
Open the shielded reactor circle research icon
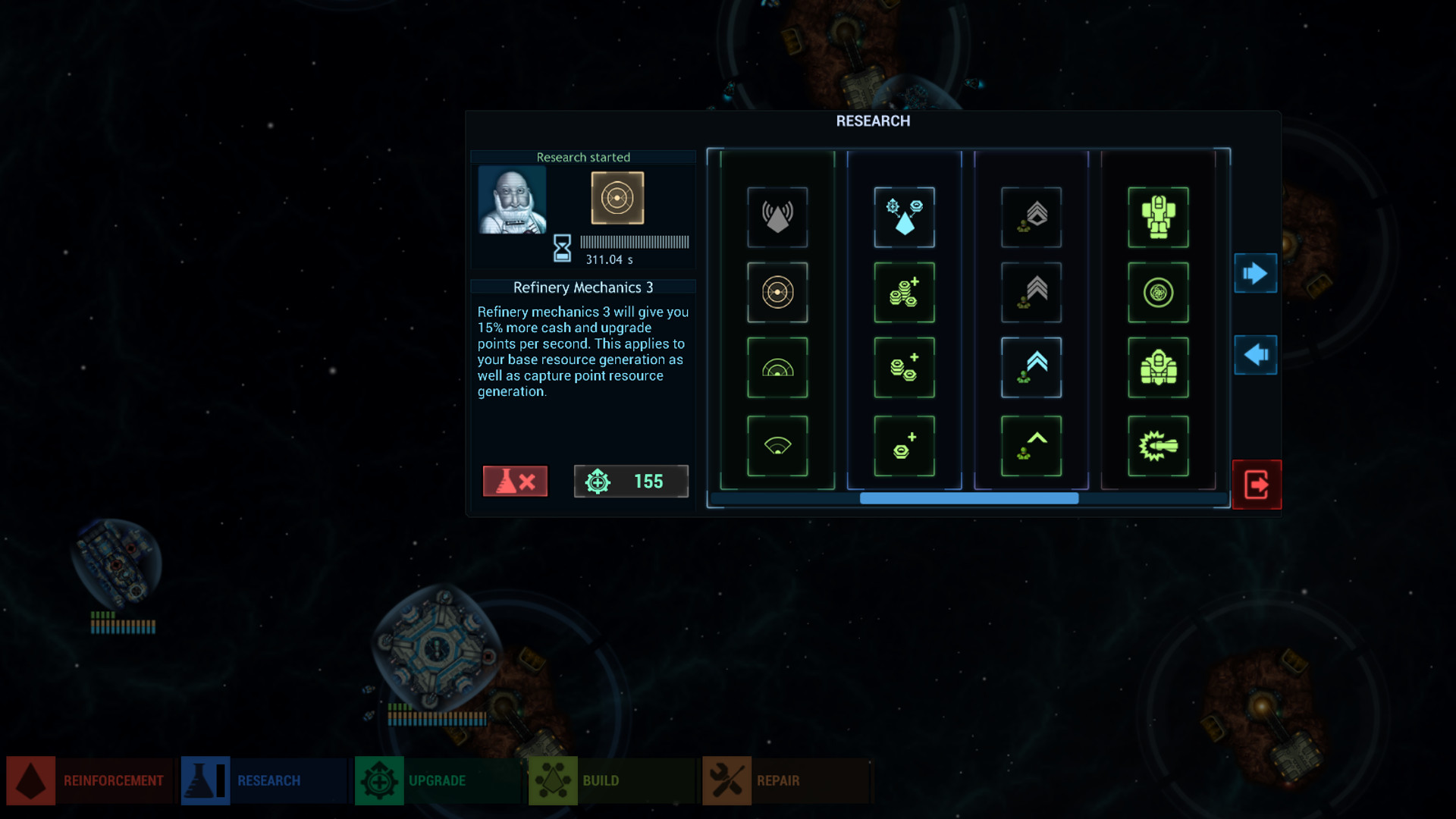(x=1158, y=292)
